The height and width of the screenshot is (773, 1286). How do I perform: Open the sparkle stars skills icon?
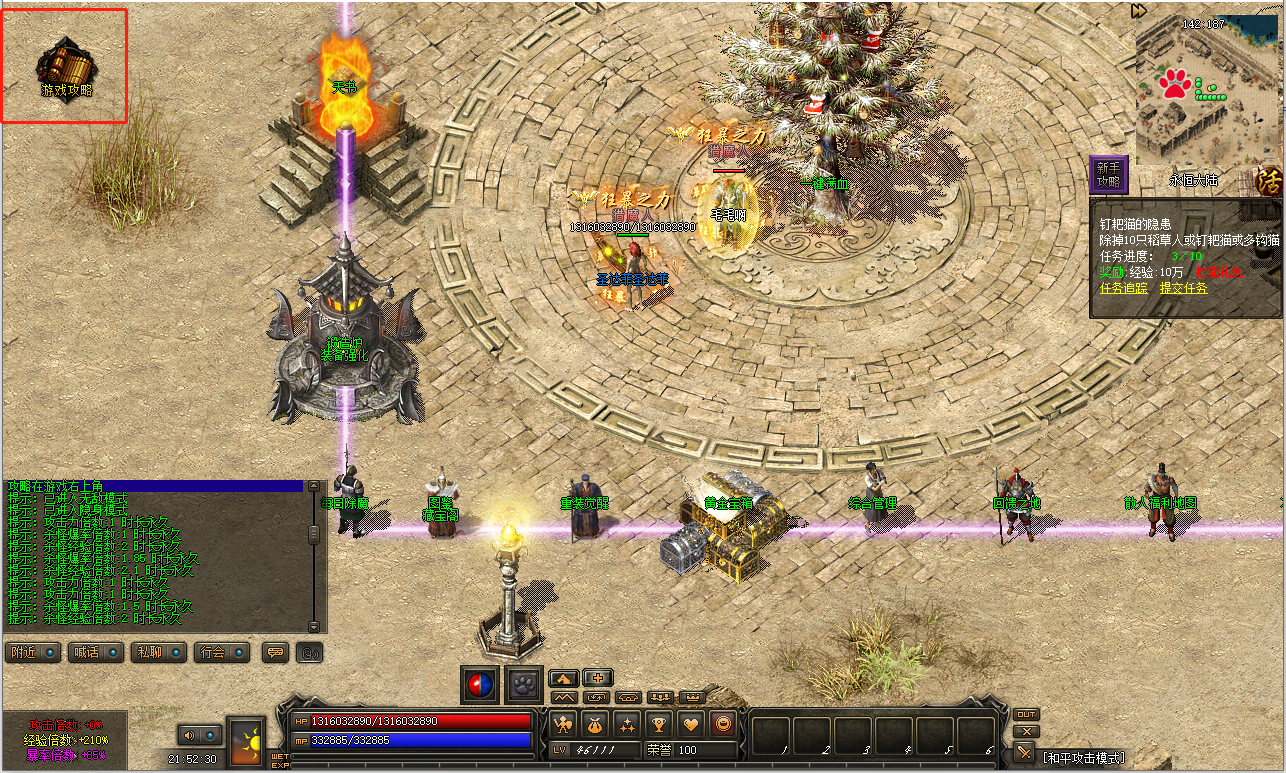pyautogui.click(x=627, y=723)
